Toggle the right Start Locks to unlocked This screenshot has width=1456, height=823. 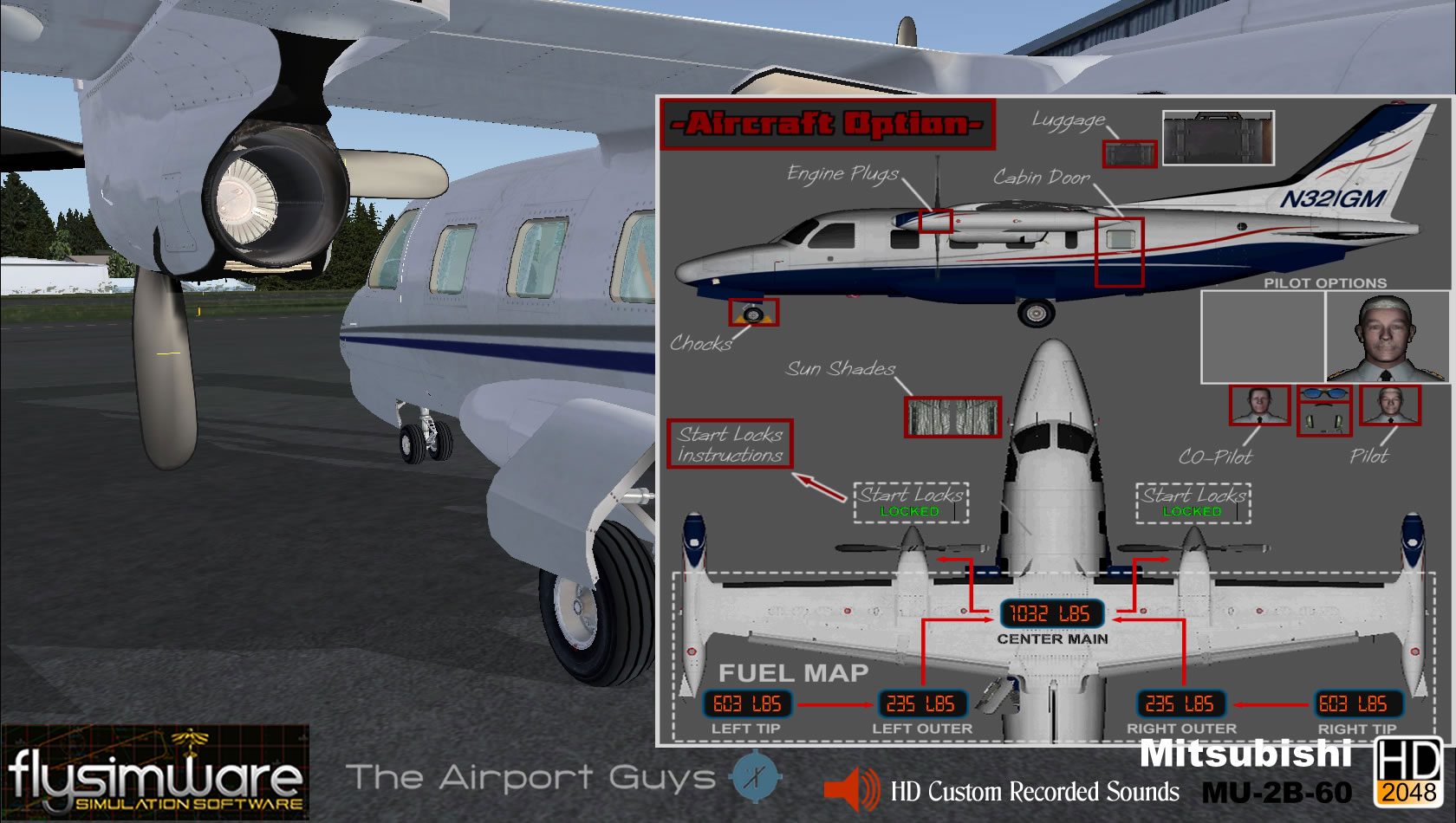tap(1189, 502)
